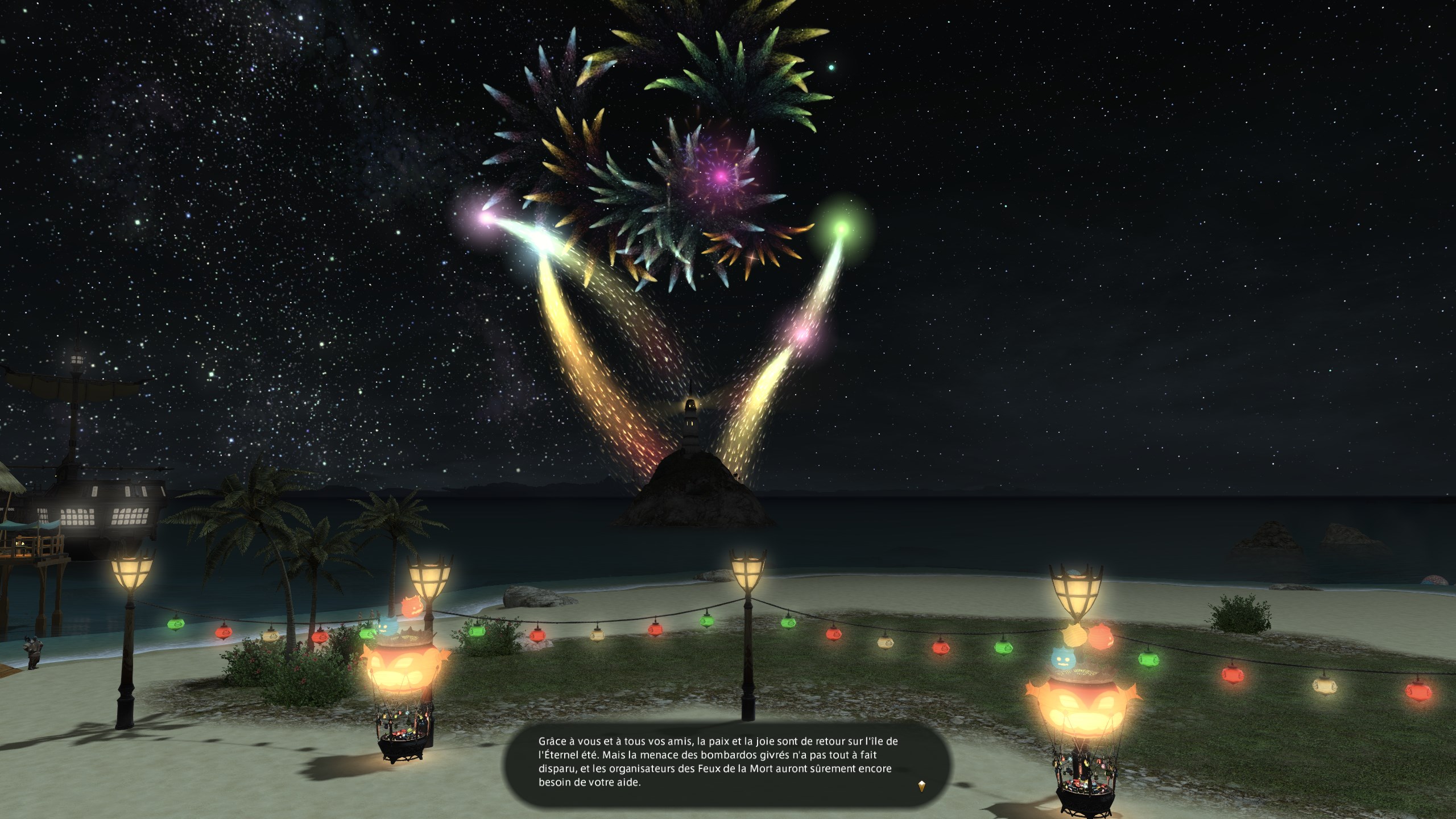Click the golden dialogue advance arrow

pos(921,787)
